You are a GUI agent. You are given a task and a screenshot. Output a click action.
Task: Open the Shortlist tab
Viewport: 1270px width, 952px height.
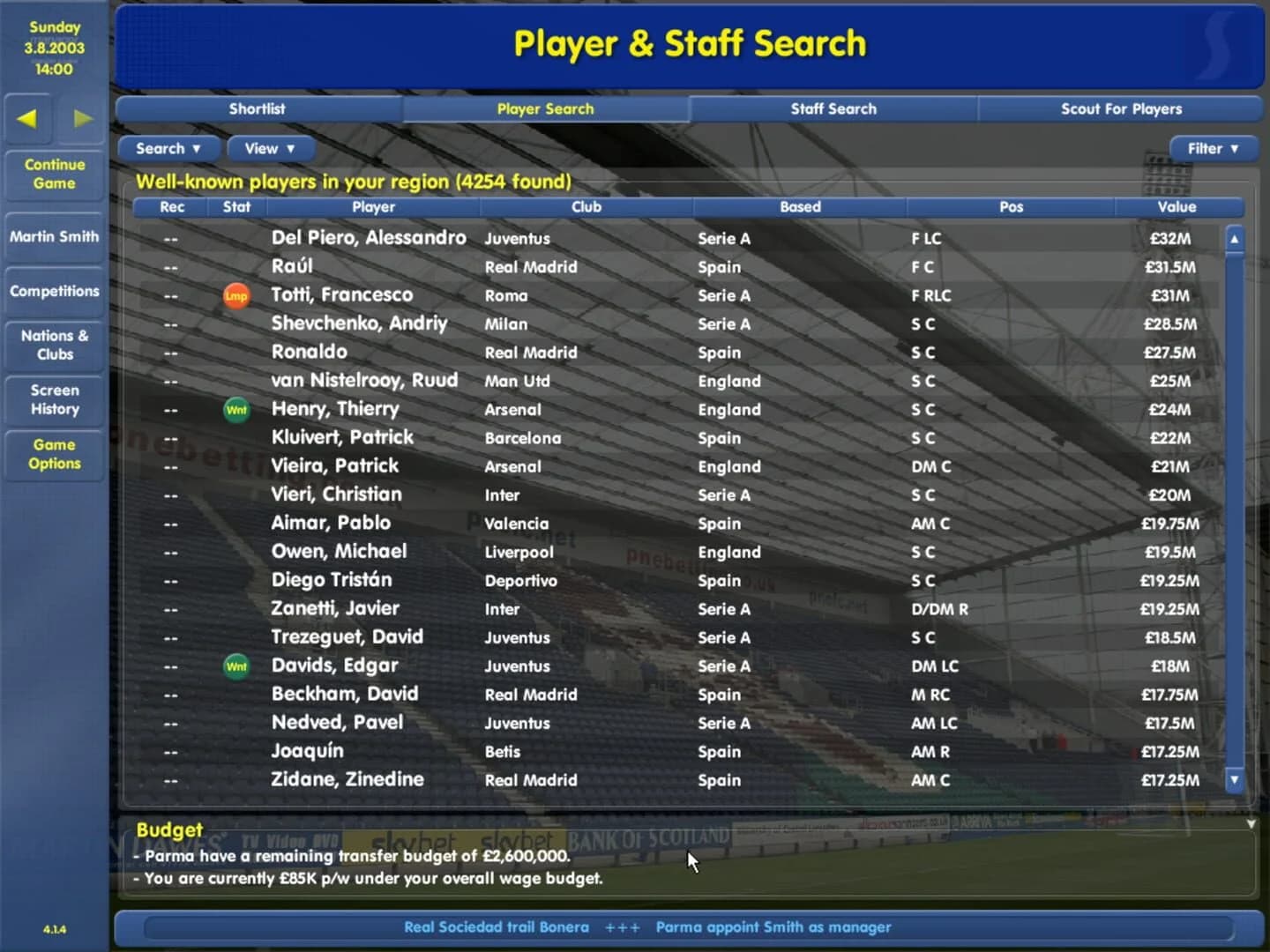pyautogui.click(x=257, y=108)
